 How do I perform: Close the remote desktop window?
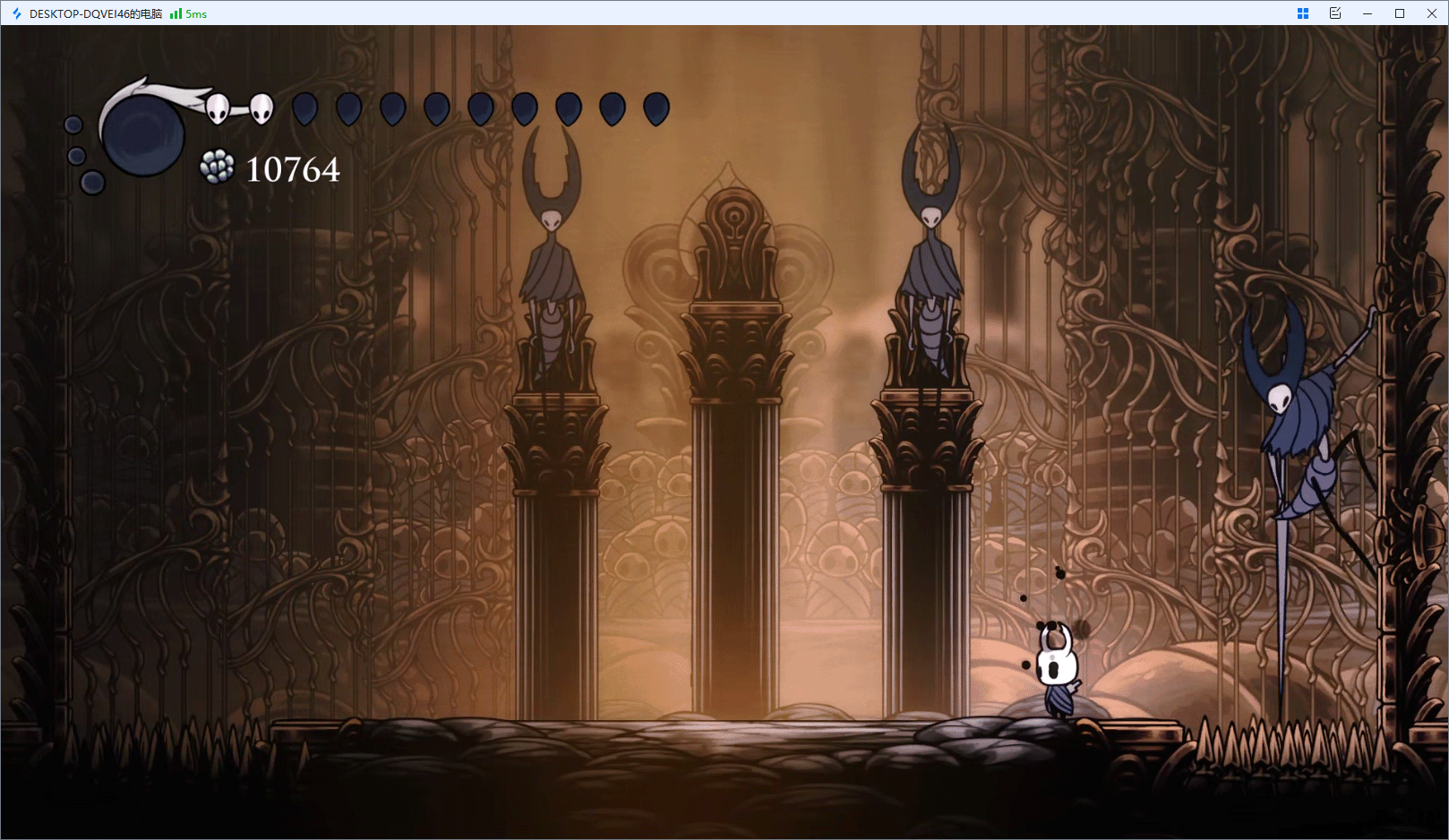pyautogui.click(x=1431, y=13)
